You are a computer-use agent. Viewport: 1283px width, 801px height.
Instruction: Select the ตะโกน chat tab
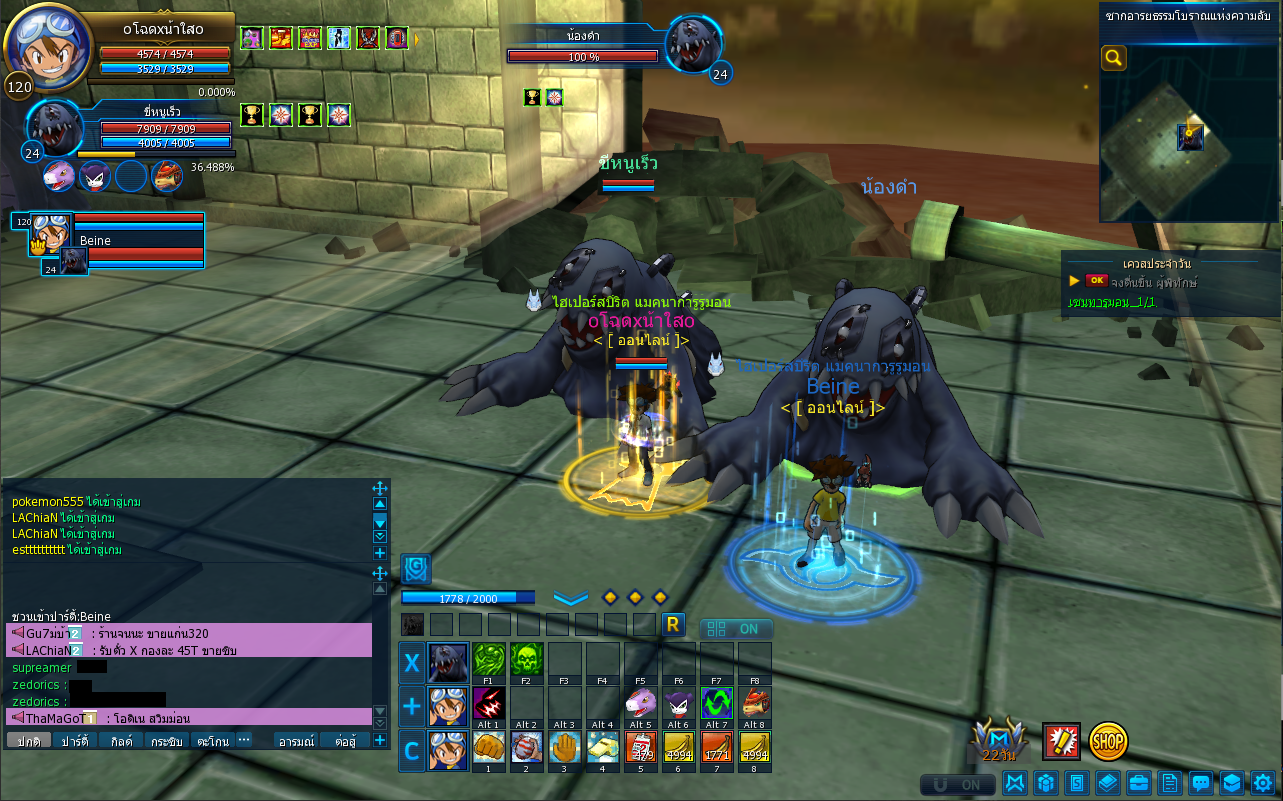pyautogui.click(x=212, y=741)
